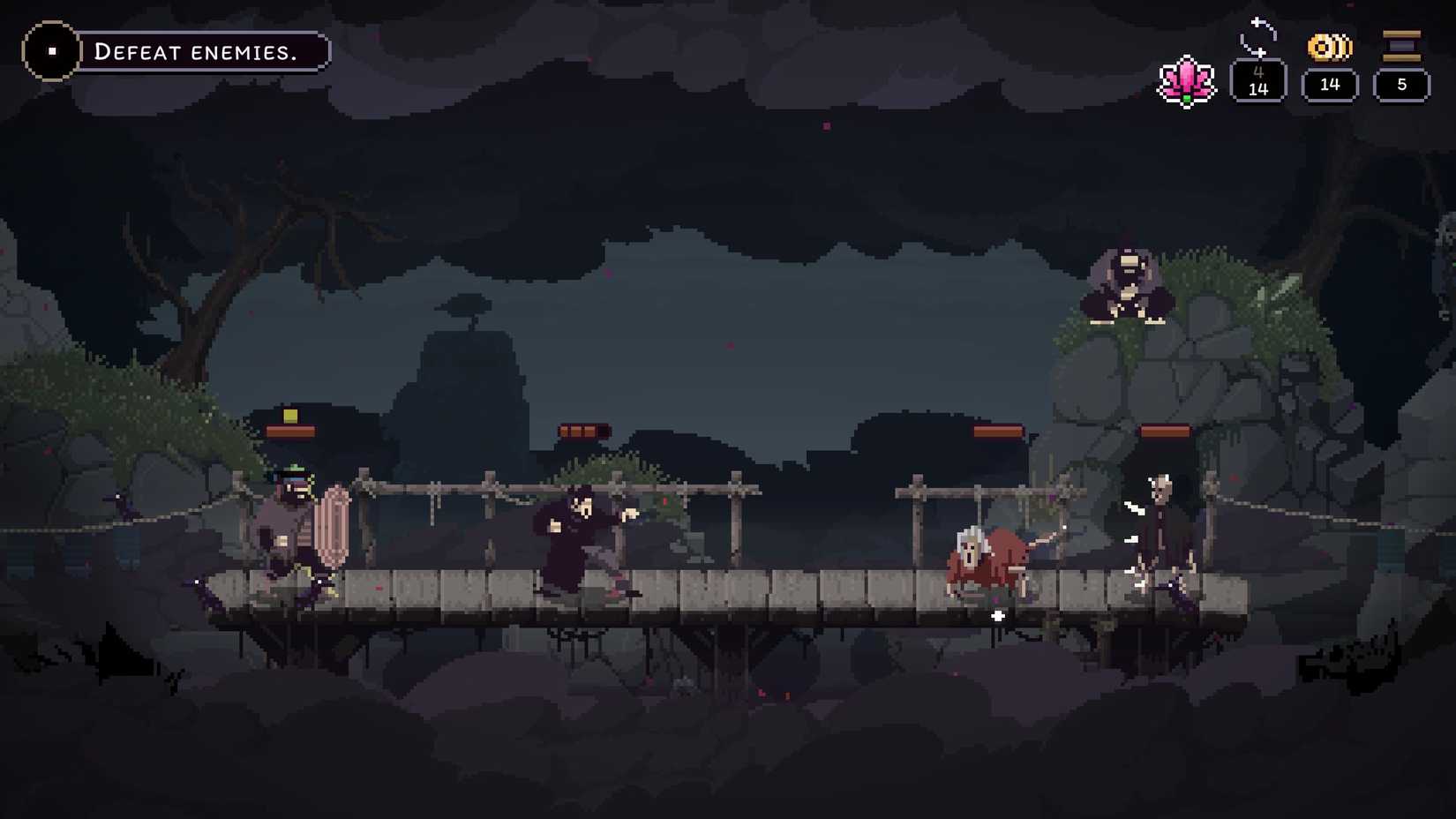Open the 4/14 counter panel

(1259, 82)
